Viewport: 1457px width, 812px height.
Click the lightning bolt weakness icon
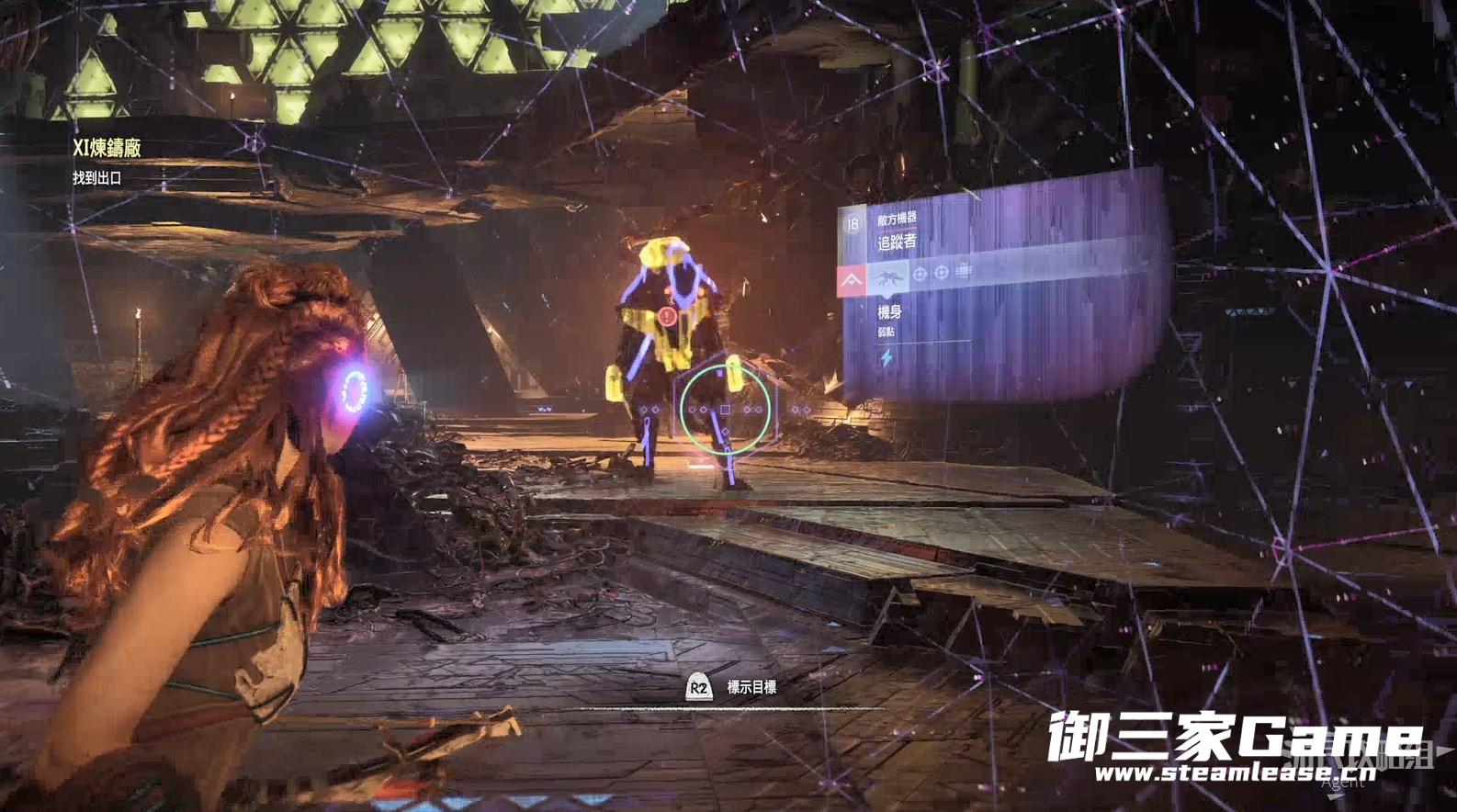pos(887,357)
